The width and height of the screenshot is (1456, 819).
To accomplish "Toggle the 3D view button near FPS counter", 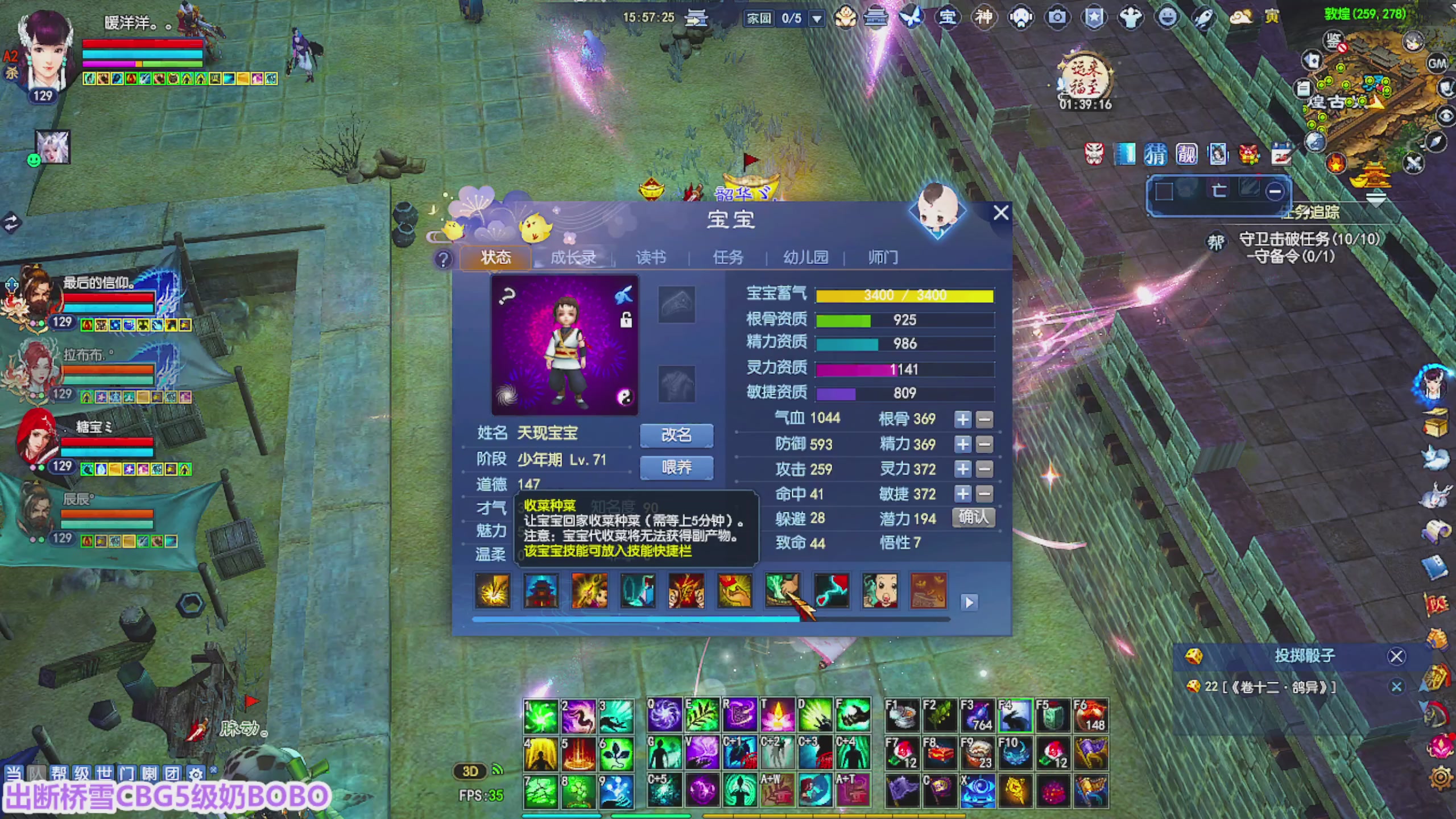I will [x=470, y=772].
